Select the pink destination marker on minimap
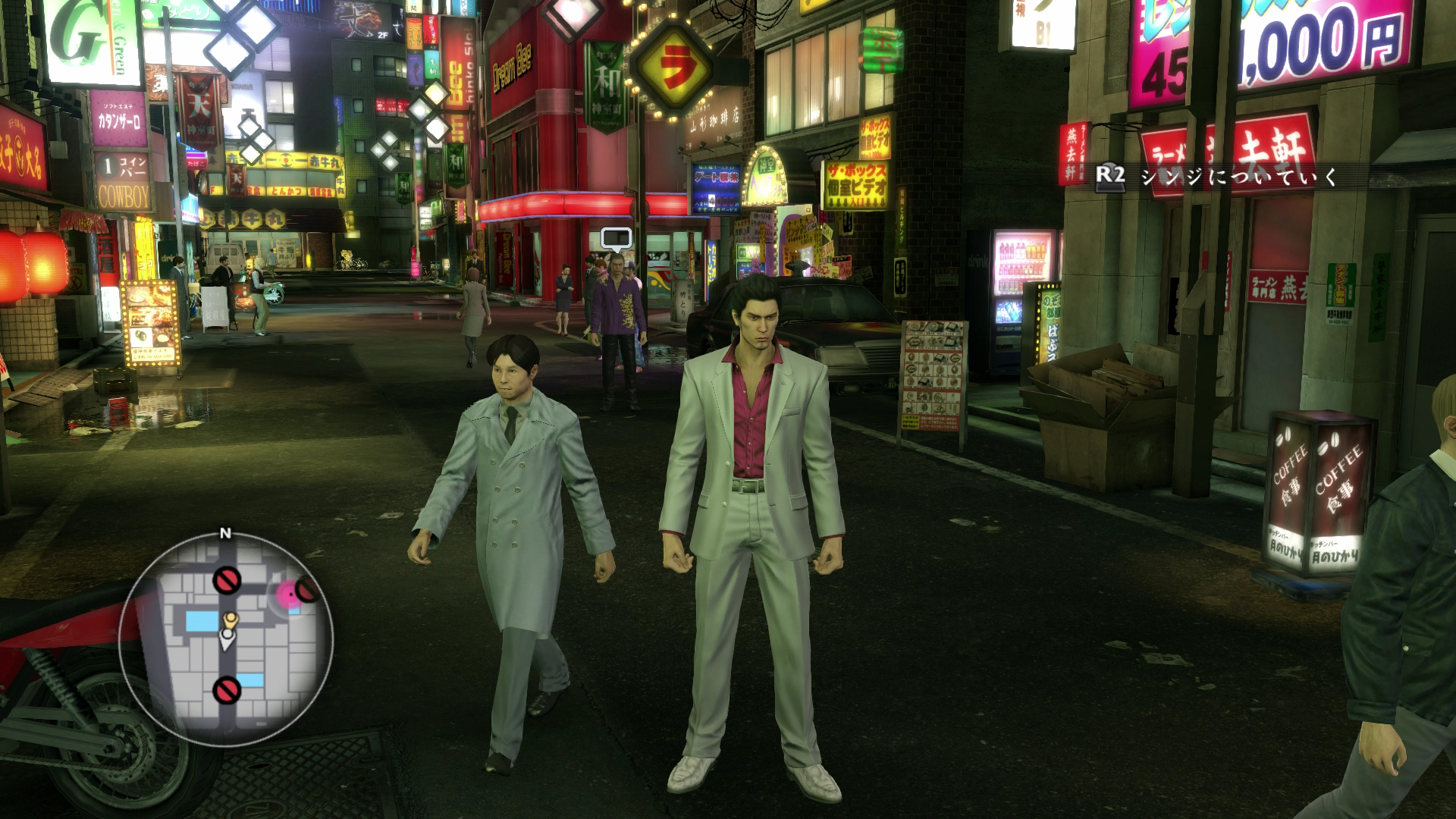Viewport: 1456px width, 819px height. point(289,592)
